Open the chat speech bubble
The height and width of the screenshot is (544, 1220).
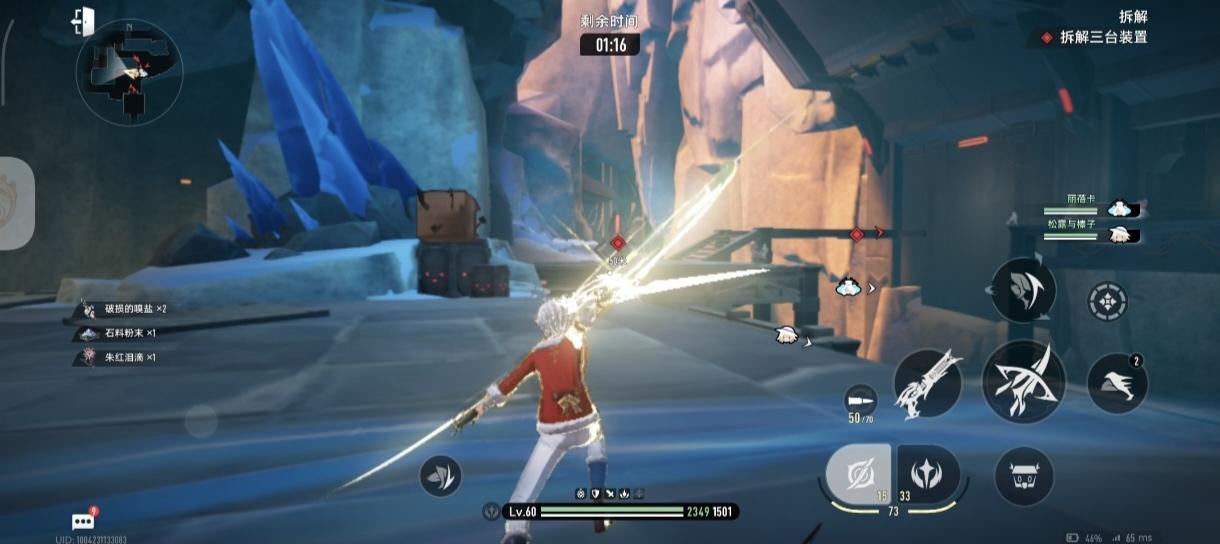coord(84,521)
